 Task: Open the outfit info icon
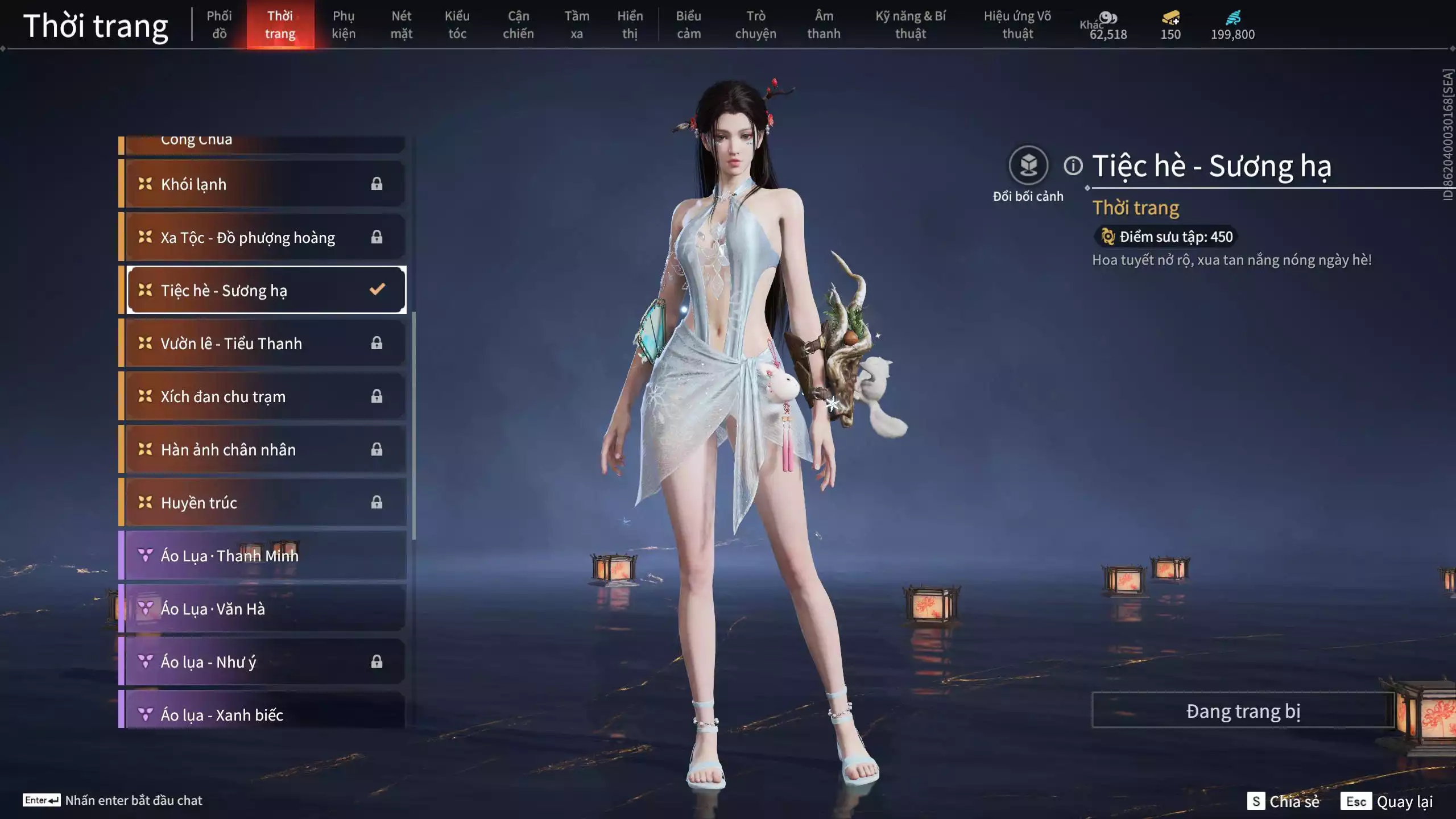(x=1073, y=166)
